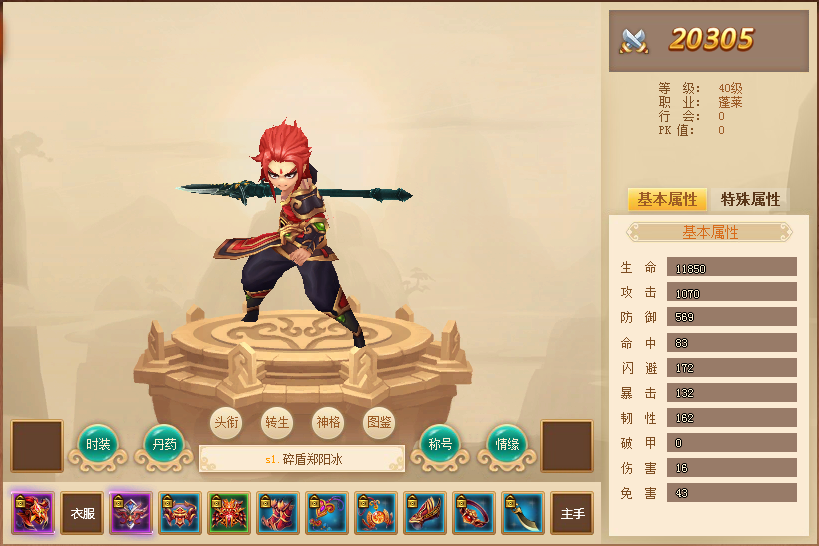Select the red gauntlet equipment slot
819x546 pixels.
(x=425, y=513)
